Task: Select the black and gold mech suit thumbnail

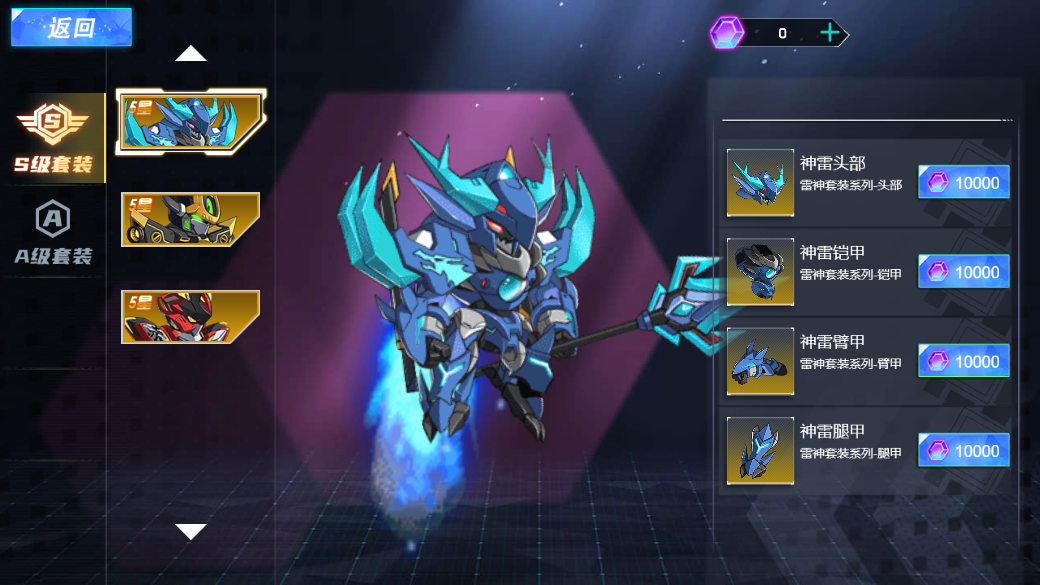Action: coord(190,219)
